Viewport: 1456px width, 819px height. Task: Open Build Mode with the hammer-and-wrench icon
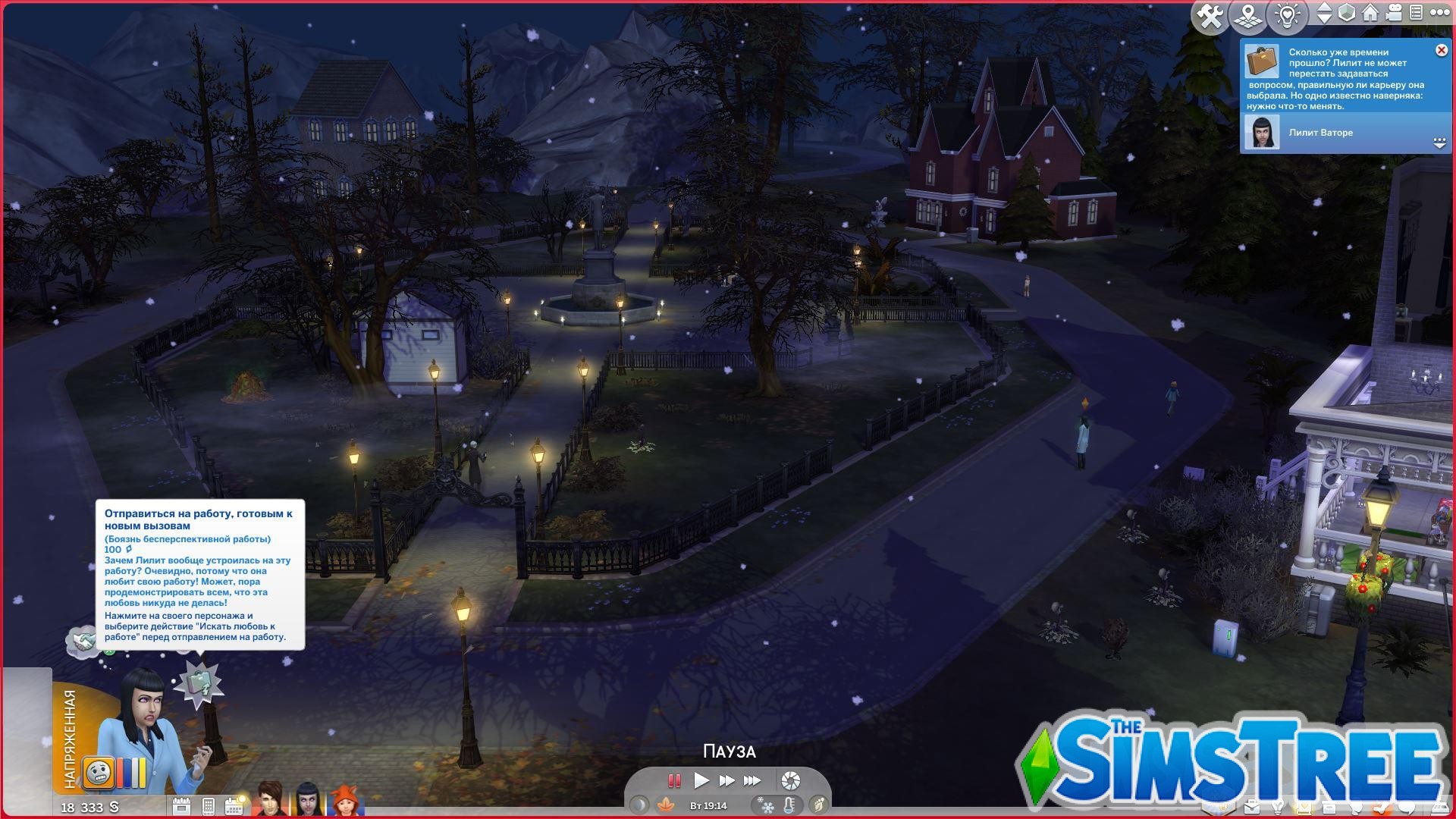coord(1209,14)
